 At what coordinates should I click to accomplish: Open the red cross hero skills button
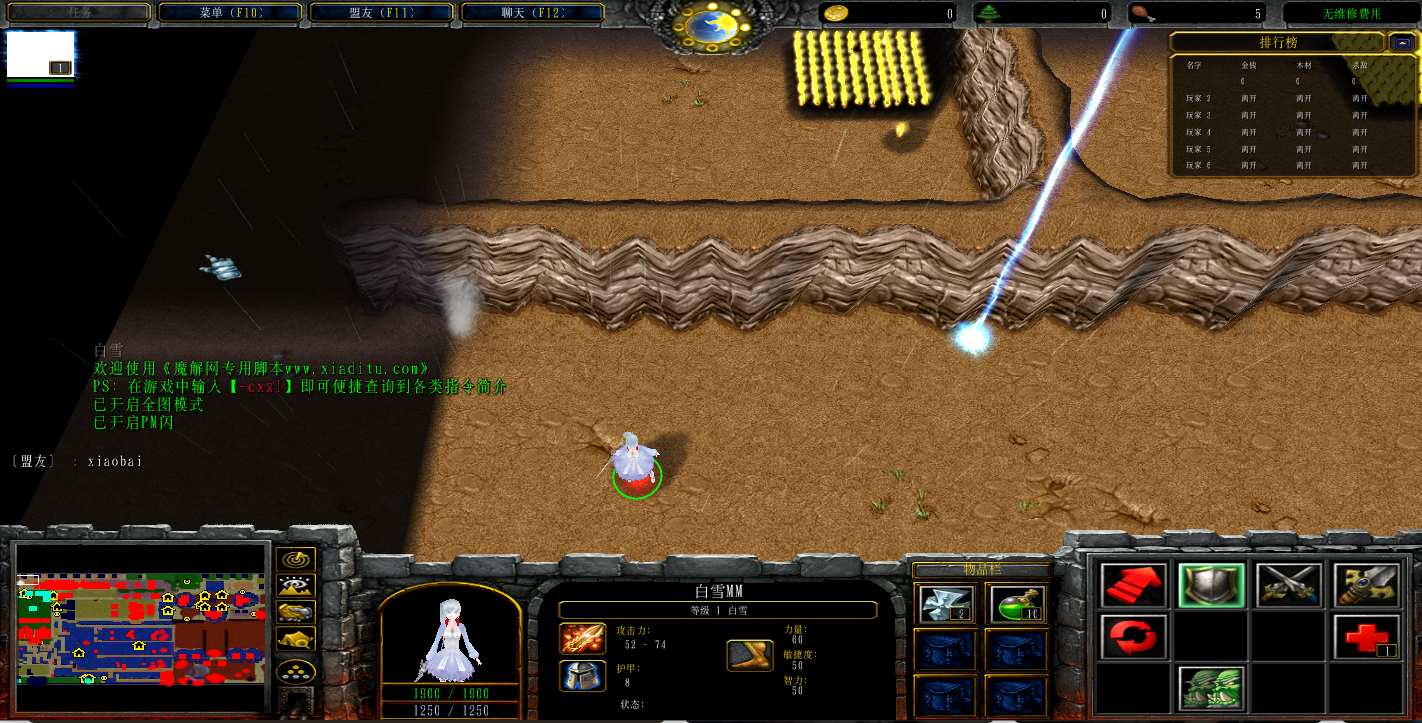pyautogui.click(x=1366, y=637)
